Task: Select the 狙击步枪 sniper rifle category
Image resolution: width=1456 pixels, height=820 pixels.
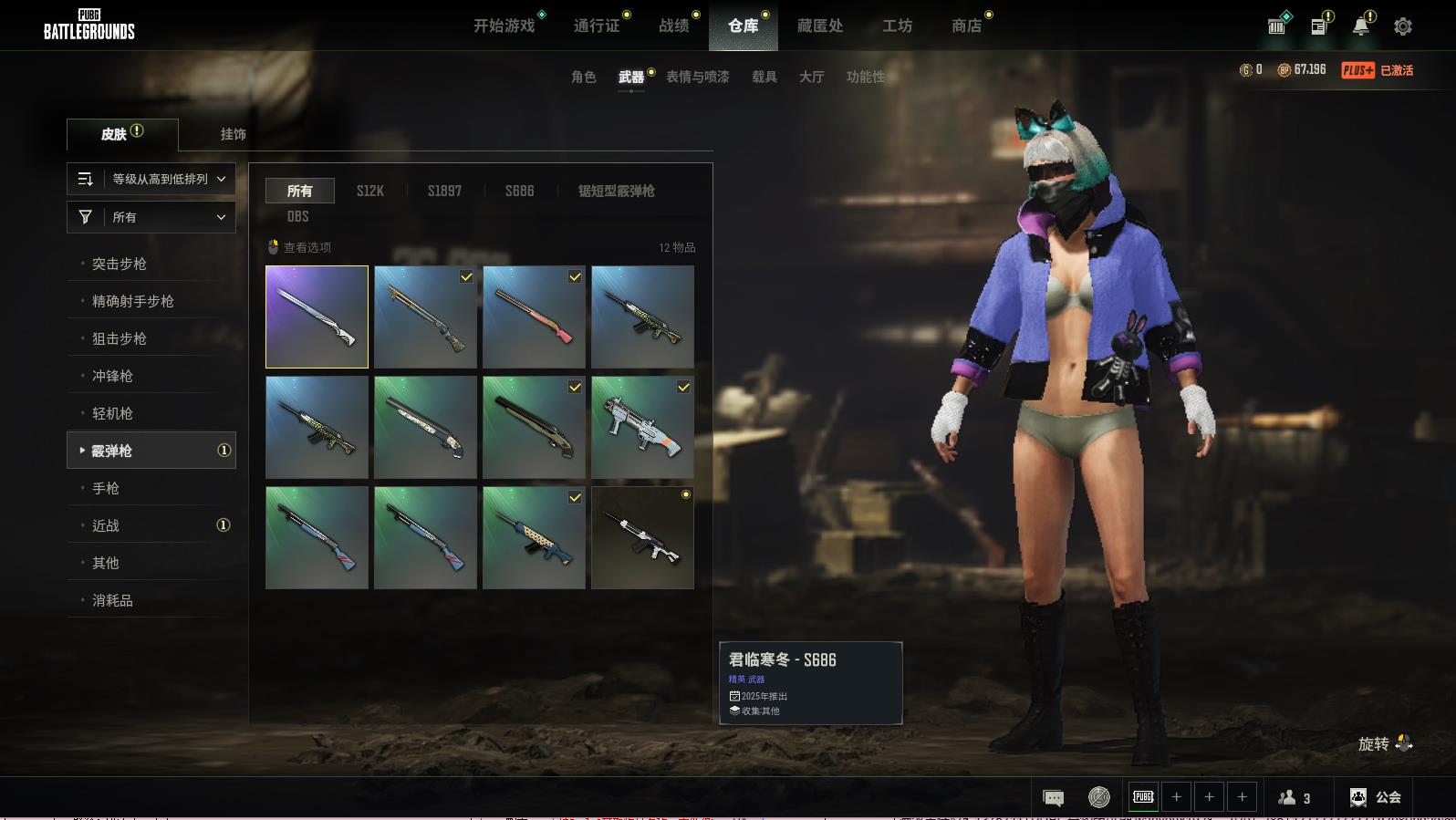Action: pyautogui.click(x=120, y=338)
